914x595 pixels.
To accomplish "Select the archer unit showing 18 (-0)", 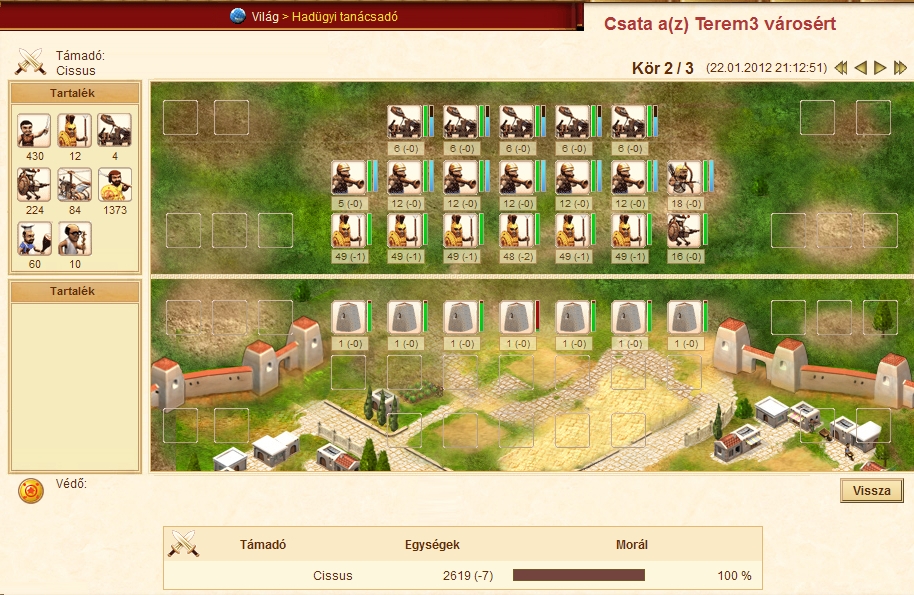I will [684, 177].
